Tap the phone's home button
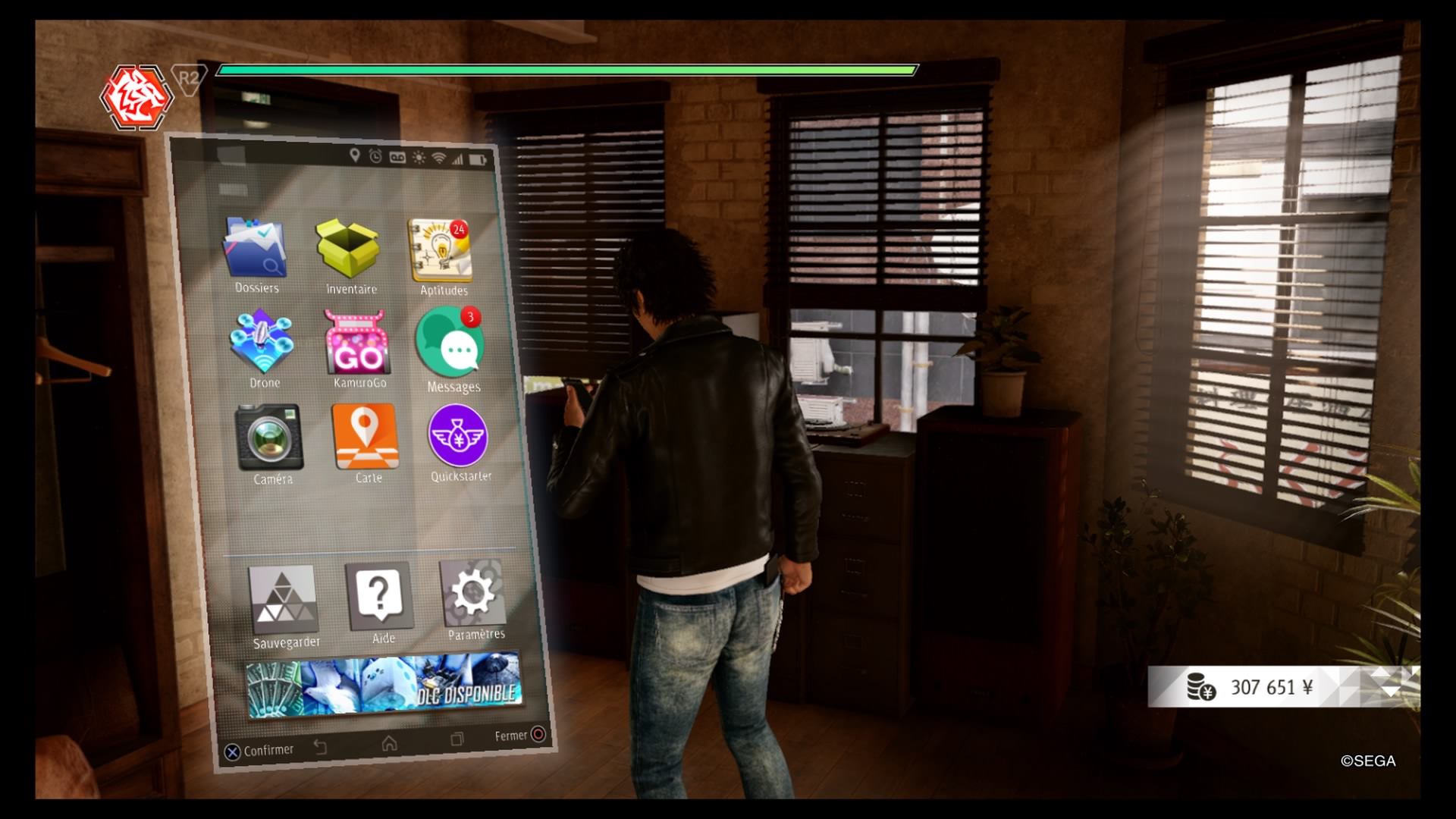The image size is (1456, 819). click(390, 743)
